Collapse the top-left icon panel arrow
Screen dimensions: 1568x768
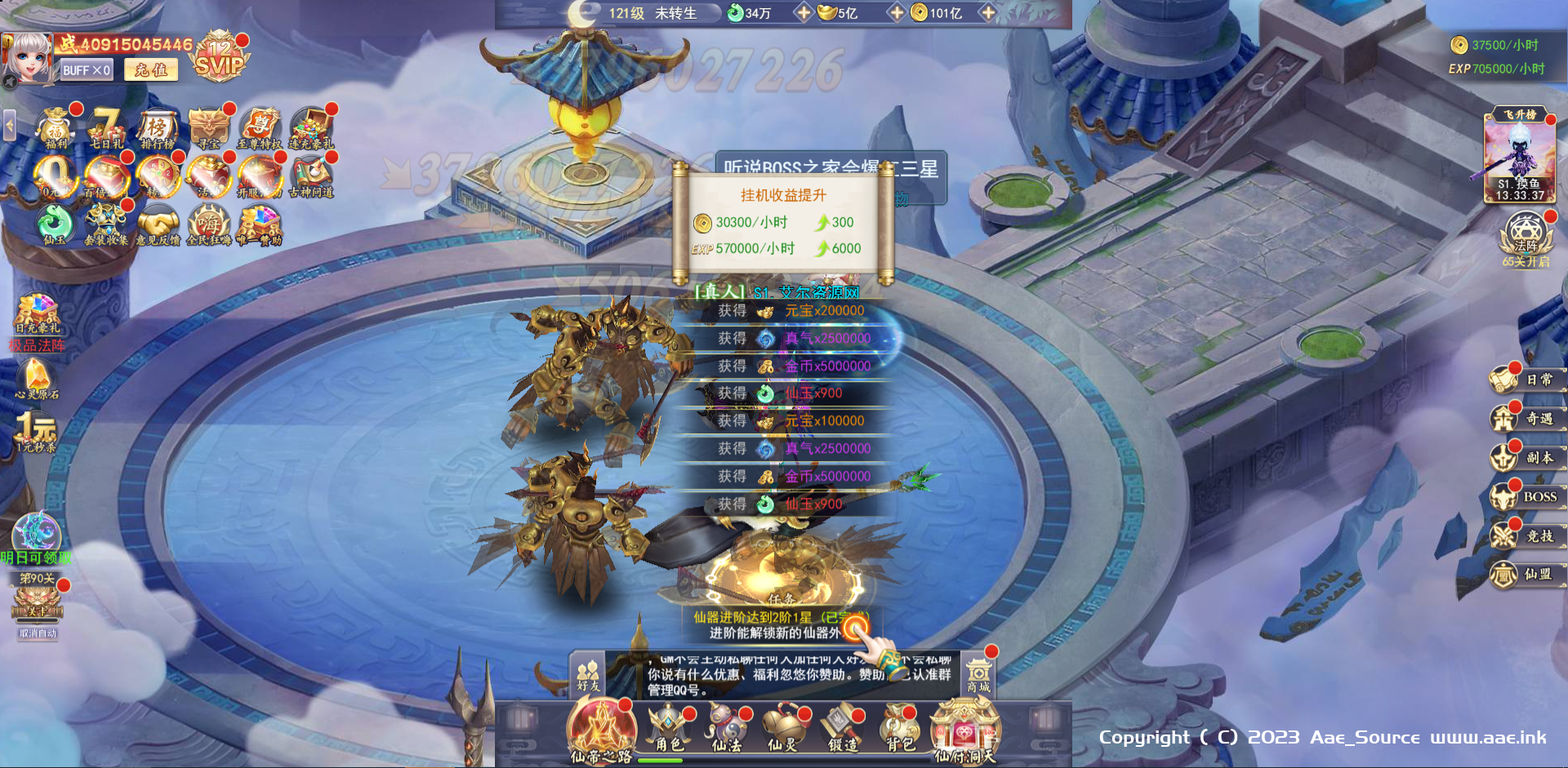(10, 126)
